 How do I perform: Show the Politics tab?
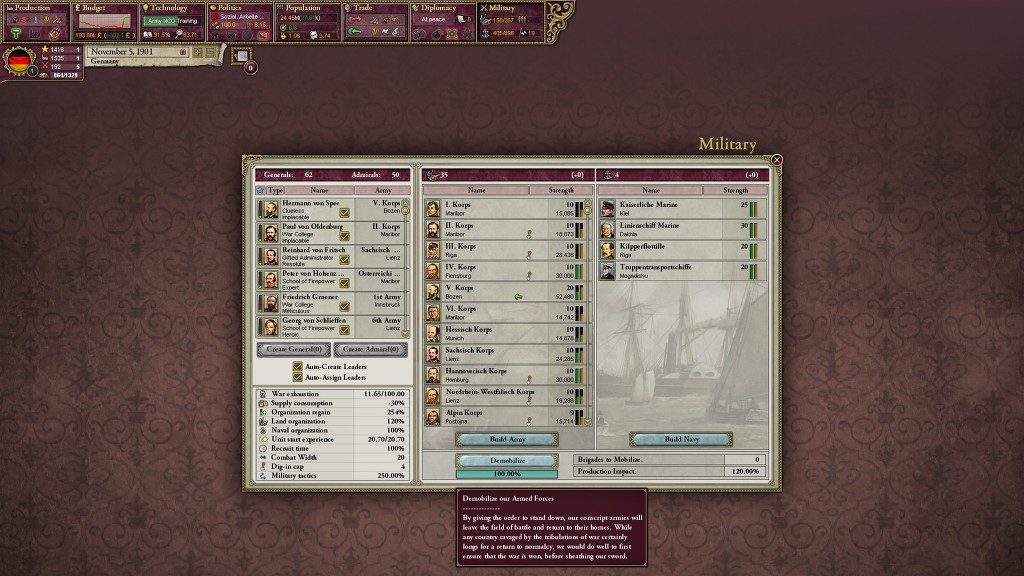pos(238,8)
